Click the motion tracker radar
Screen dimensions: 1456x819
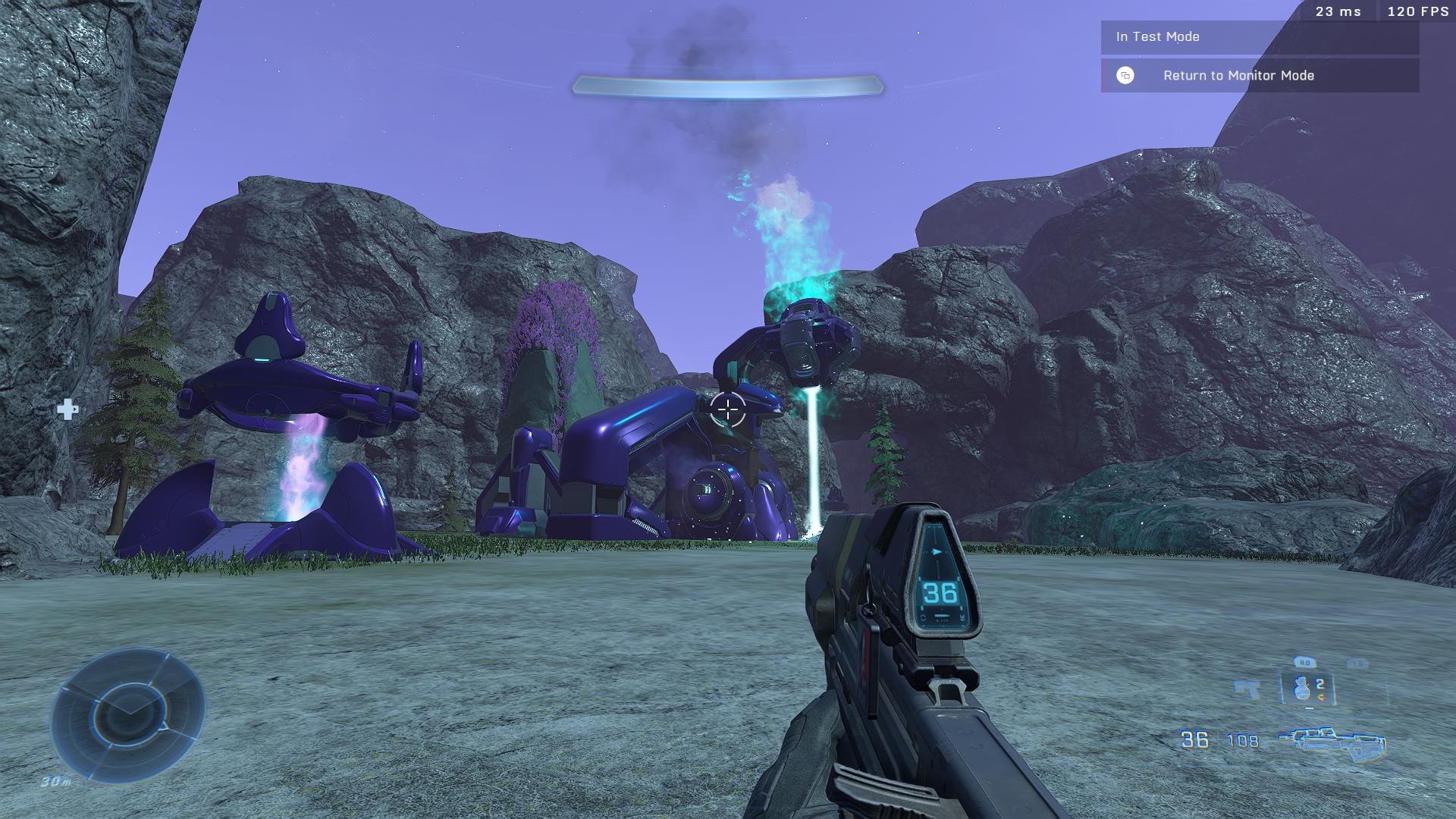[127, 714]
